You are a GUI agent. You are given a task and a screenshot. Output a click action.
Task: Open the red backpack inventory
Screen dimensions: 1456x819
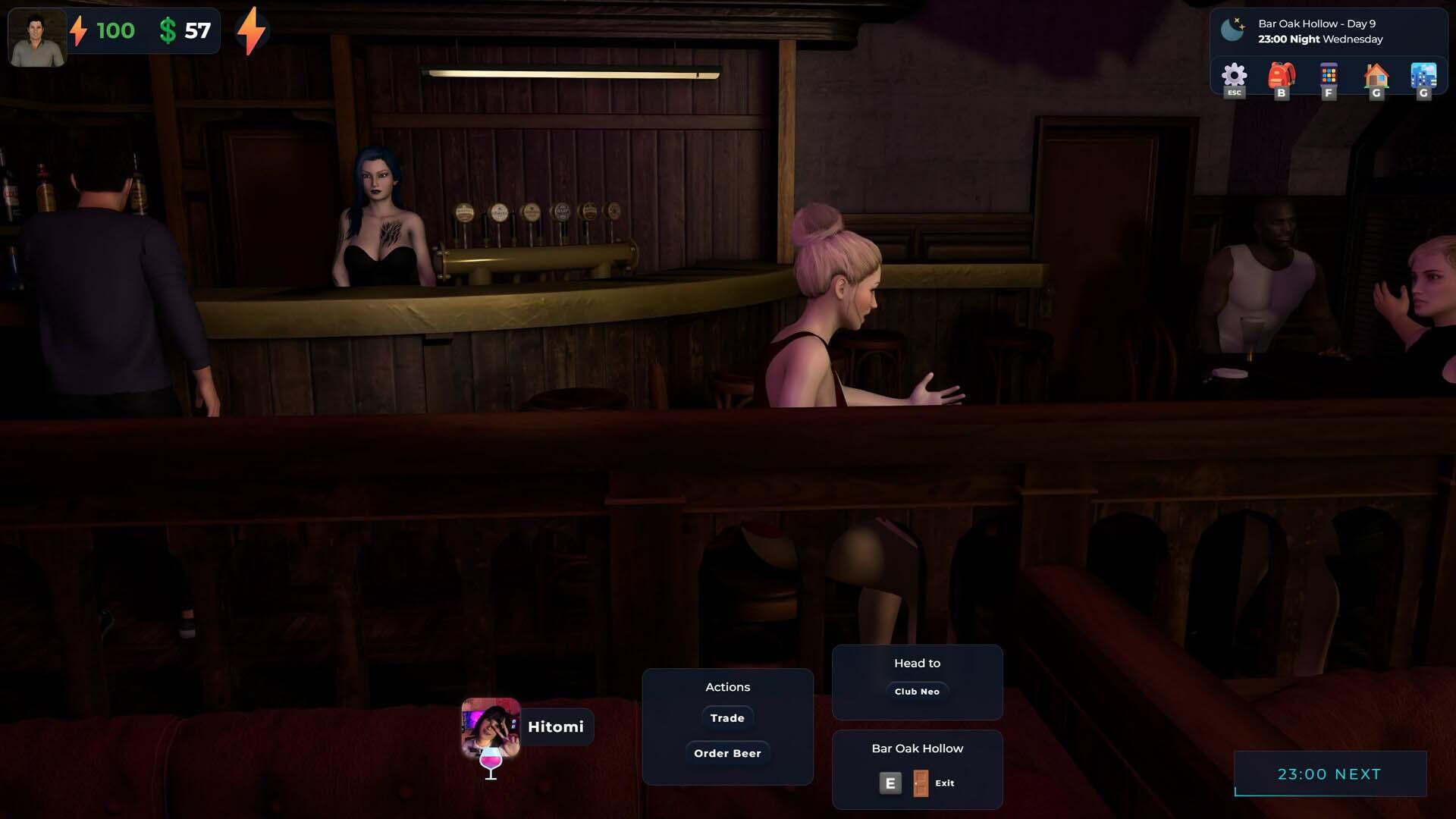(x=1282, y=77)
